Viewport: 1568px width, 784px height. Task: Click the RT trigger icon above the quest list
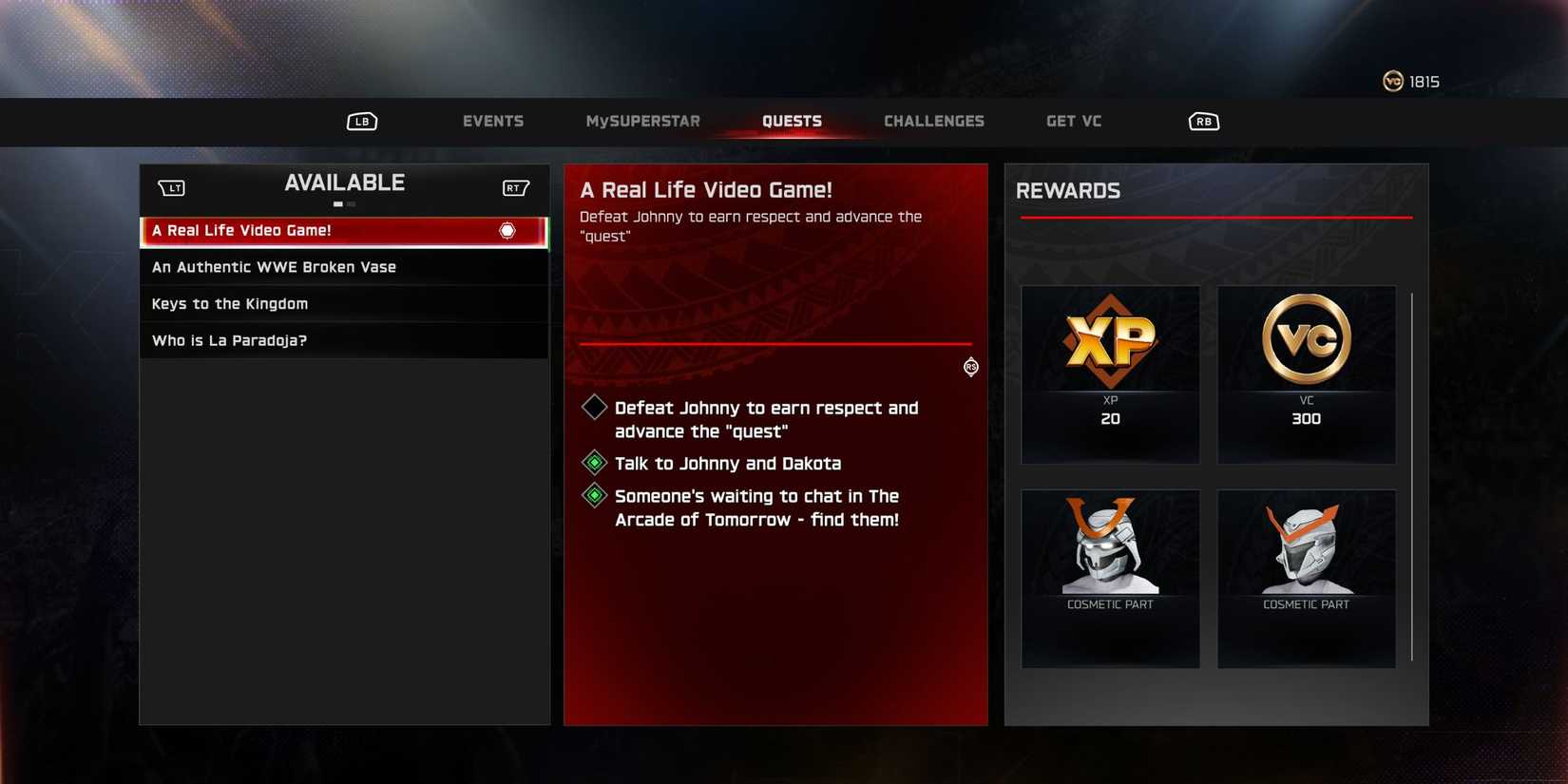coord(515,187)
